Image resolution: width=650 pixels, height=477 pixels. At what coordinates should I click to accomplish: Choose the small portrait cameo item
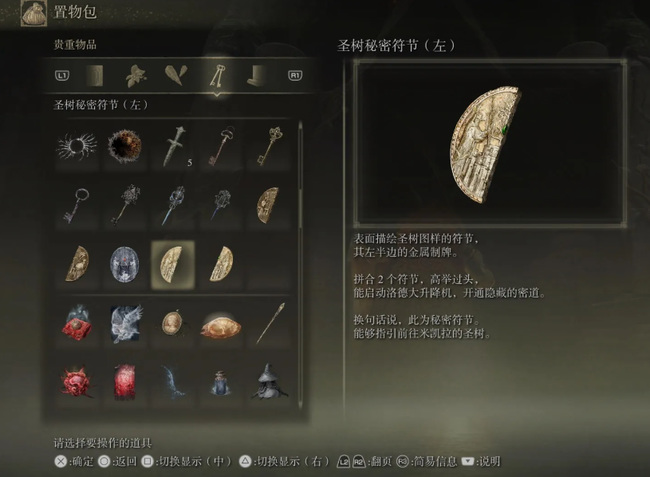tap(171, 322)
